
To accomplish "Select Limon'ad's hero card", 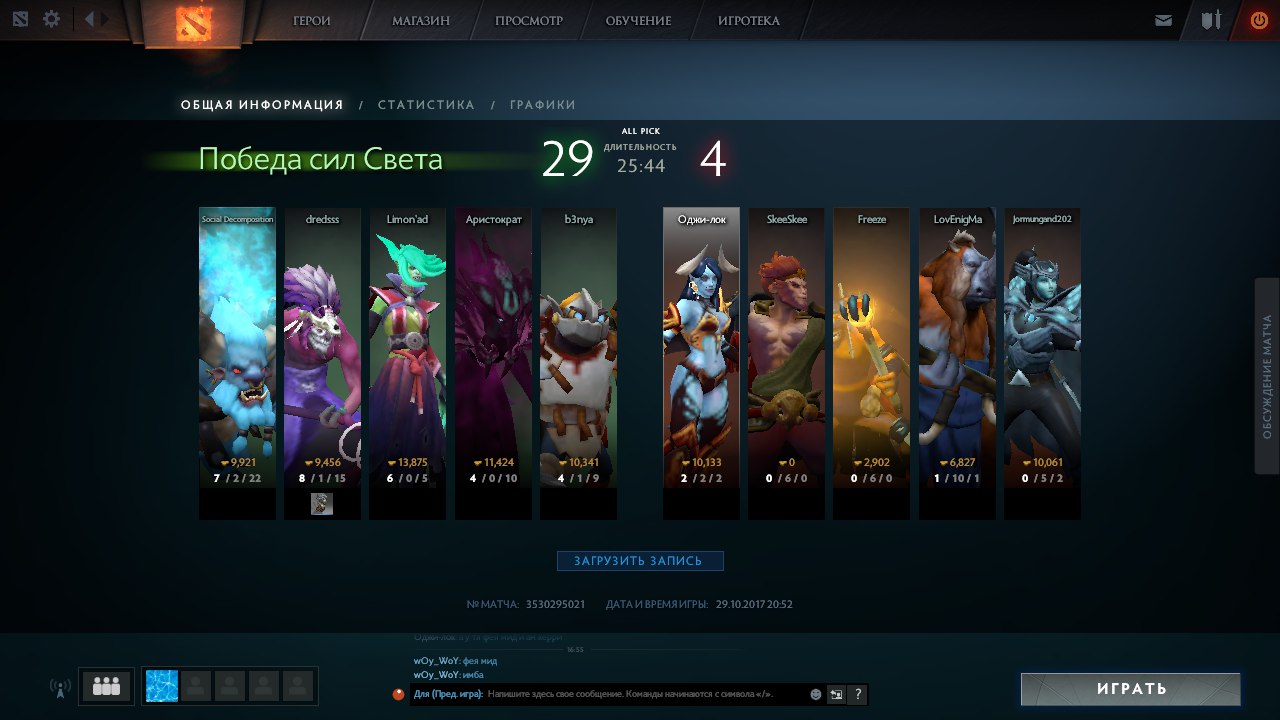I will pos(407,350).
